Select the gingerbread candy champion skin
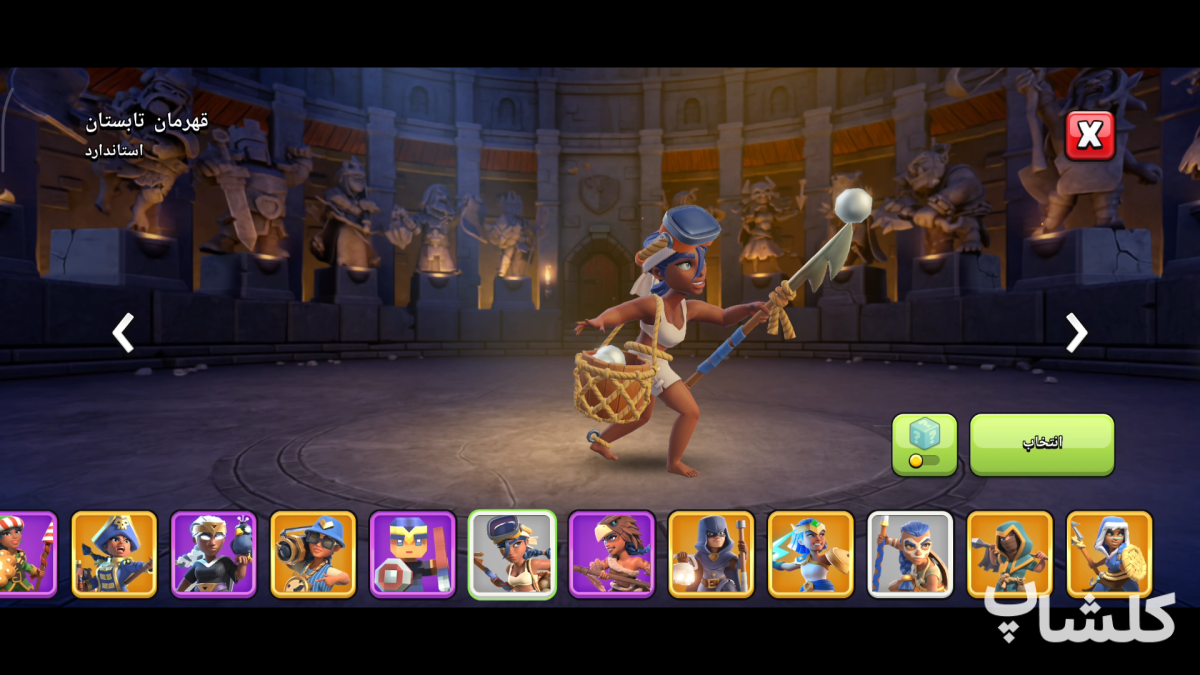The height and width of the screenshot is (675, 1200). pyautogui.click(x=25, y=554)
